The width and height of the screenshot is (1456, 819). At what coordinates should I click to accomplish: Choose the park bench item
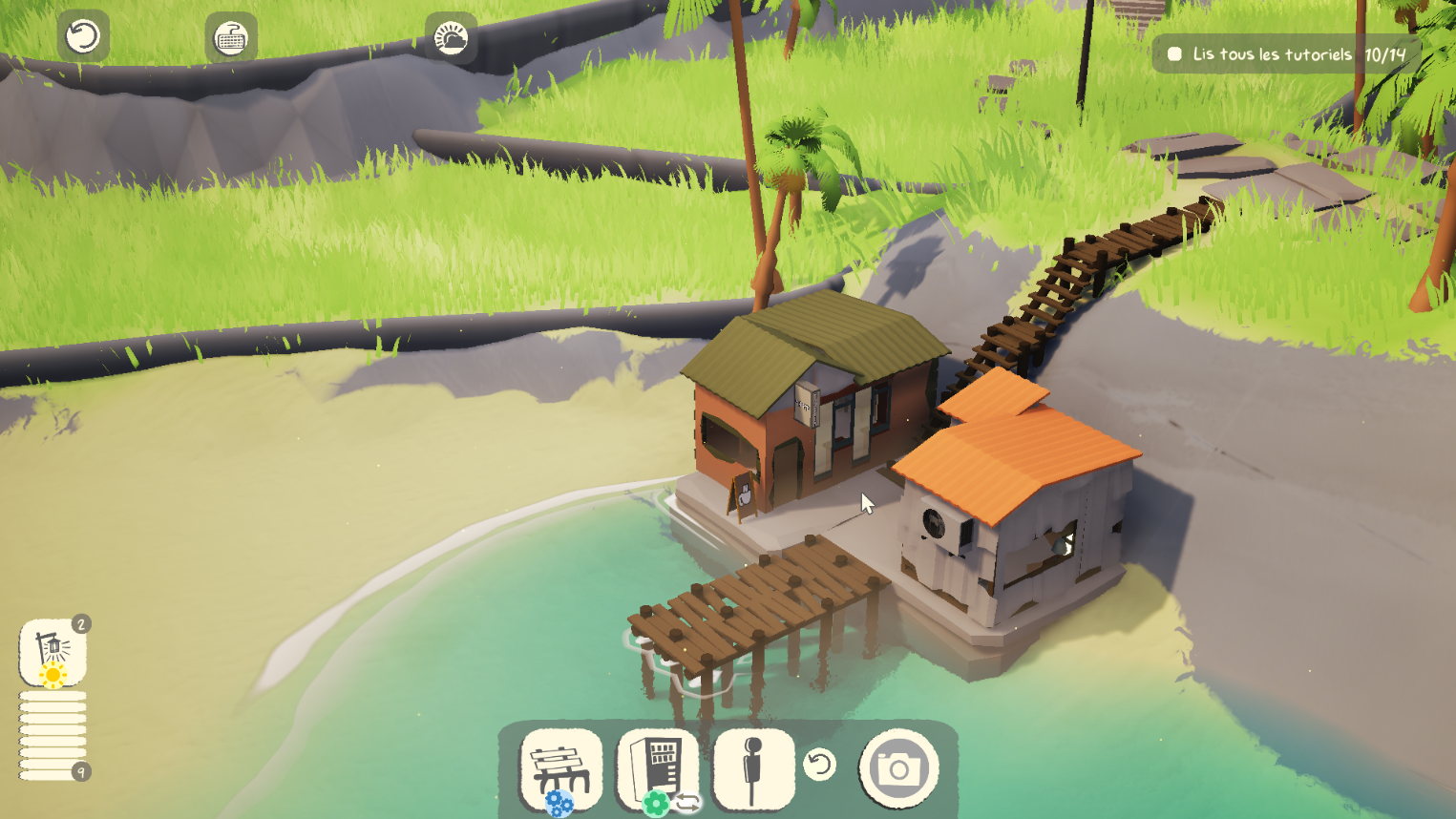coord(561,768)
